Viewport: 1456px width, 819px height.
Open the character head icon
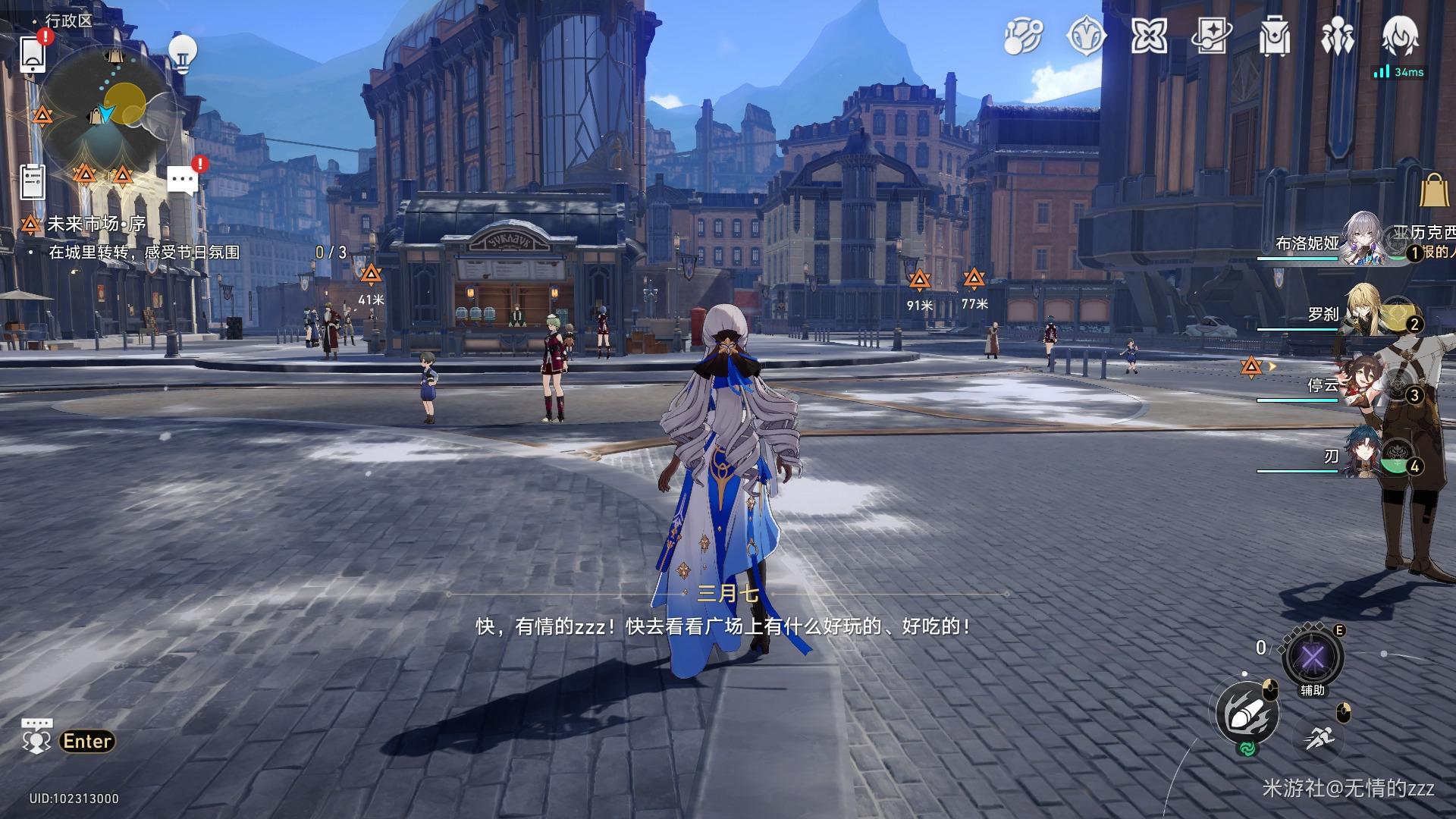click(x=1399, y=36)
